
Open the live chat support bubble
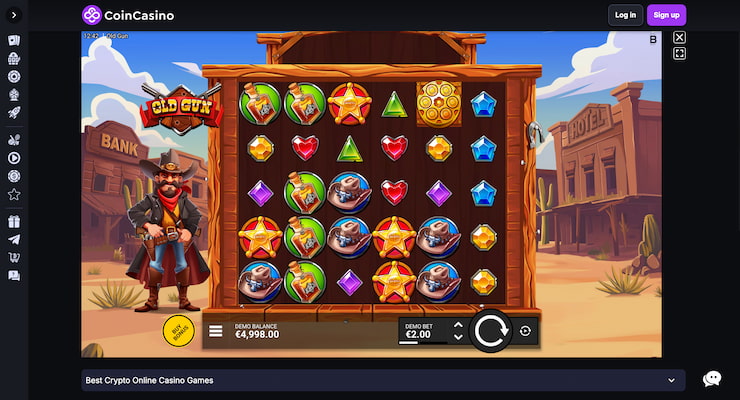(712, 379)
